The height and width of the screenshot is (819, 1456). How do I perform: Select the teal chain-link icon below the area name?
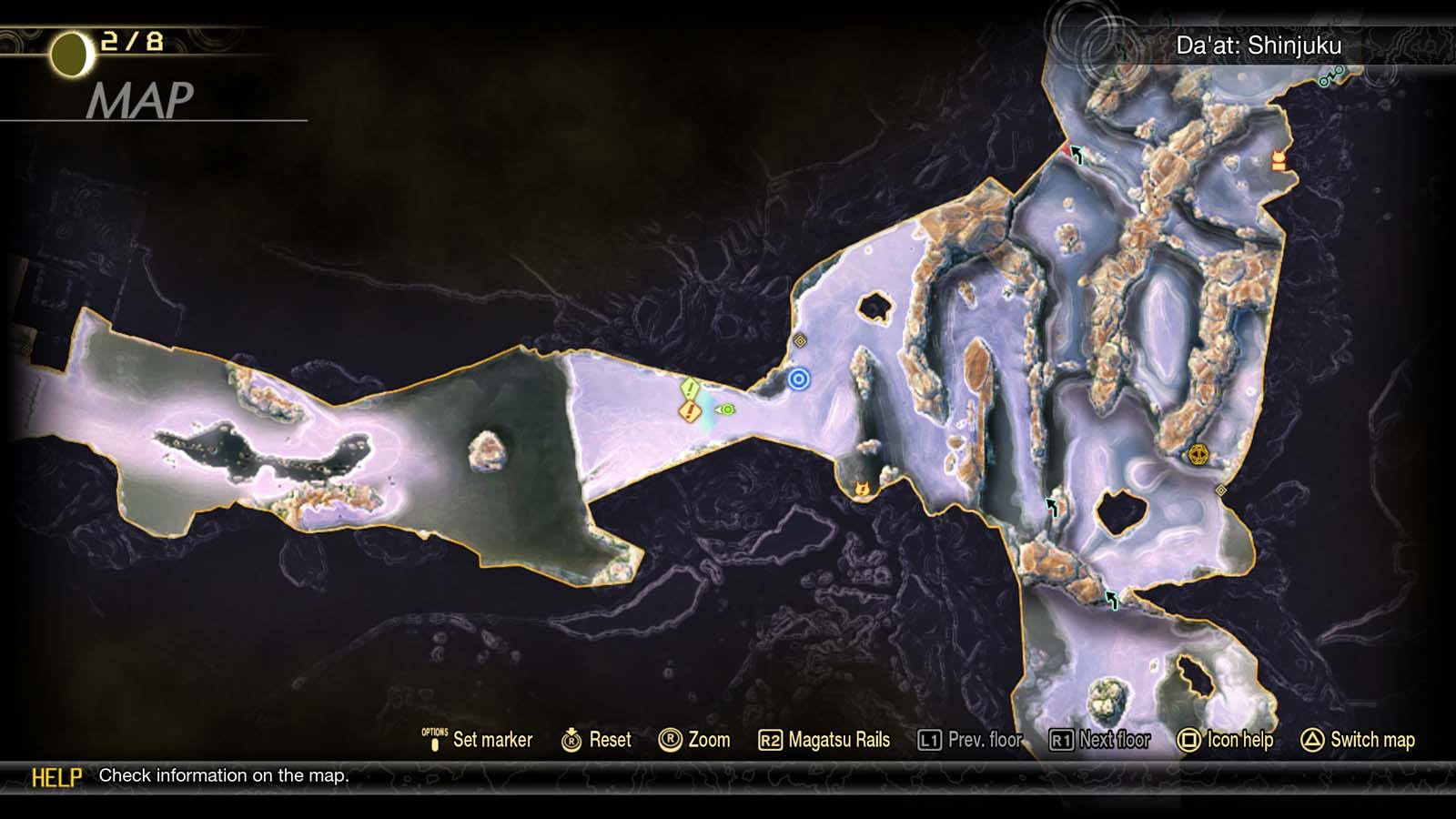click(x=1330, y=77)
